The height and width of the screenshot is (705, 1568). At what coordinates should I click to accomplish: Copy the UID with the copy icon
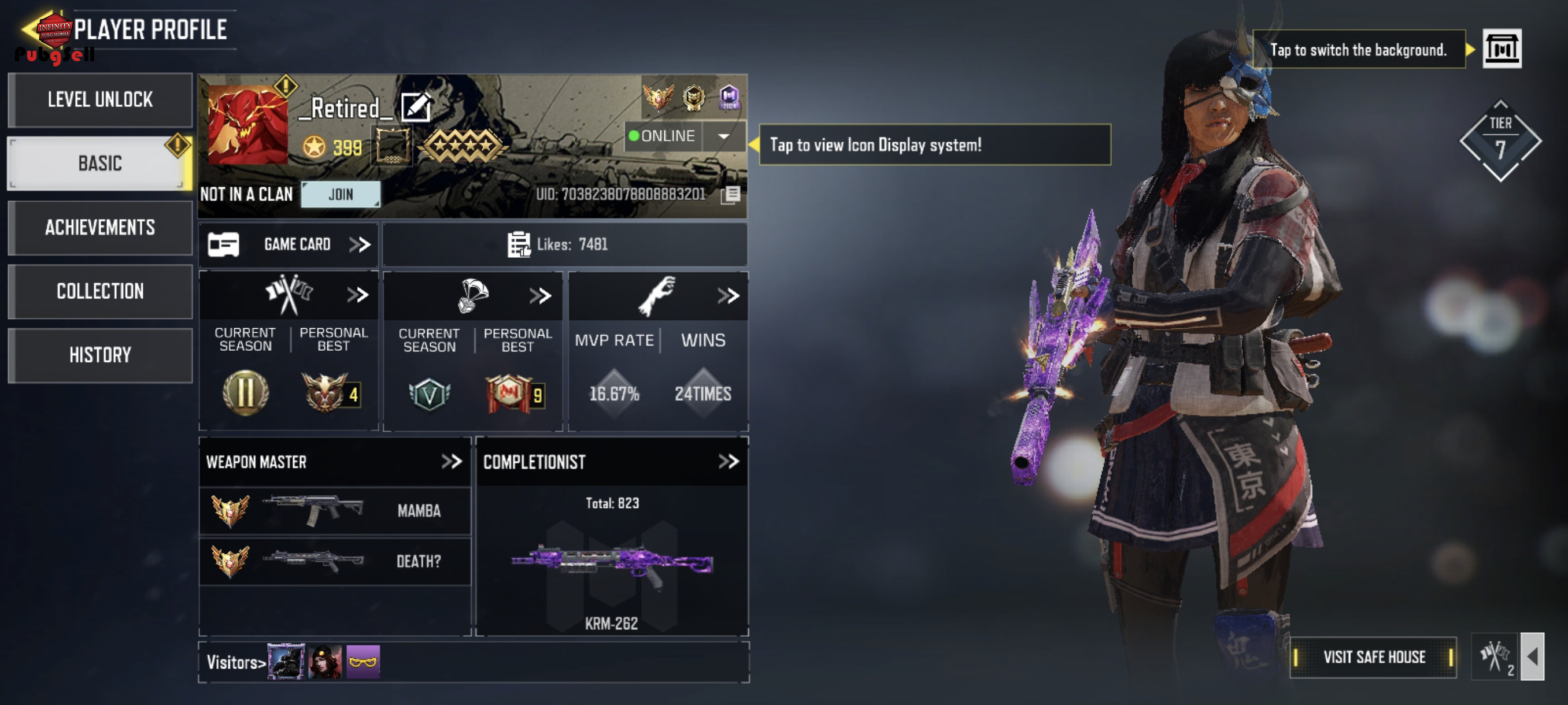[730, 195]
